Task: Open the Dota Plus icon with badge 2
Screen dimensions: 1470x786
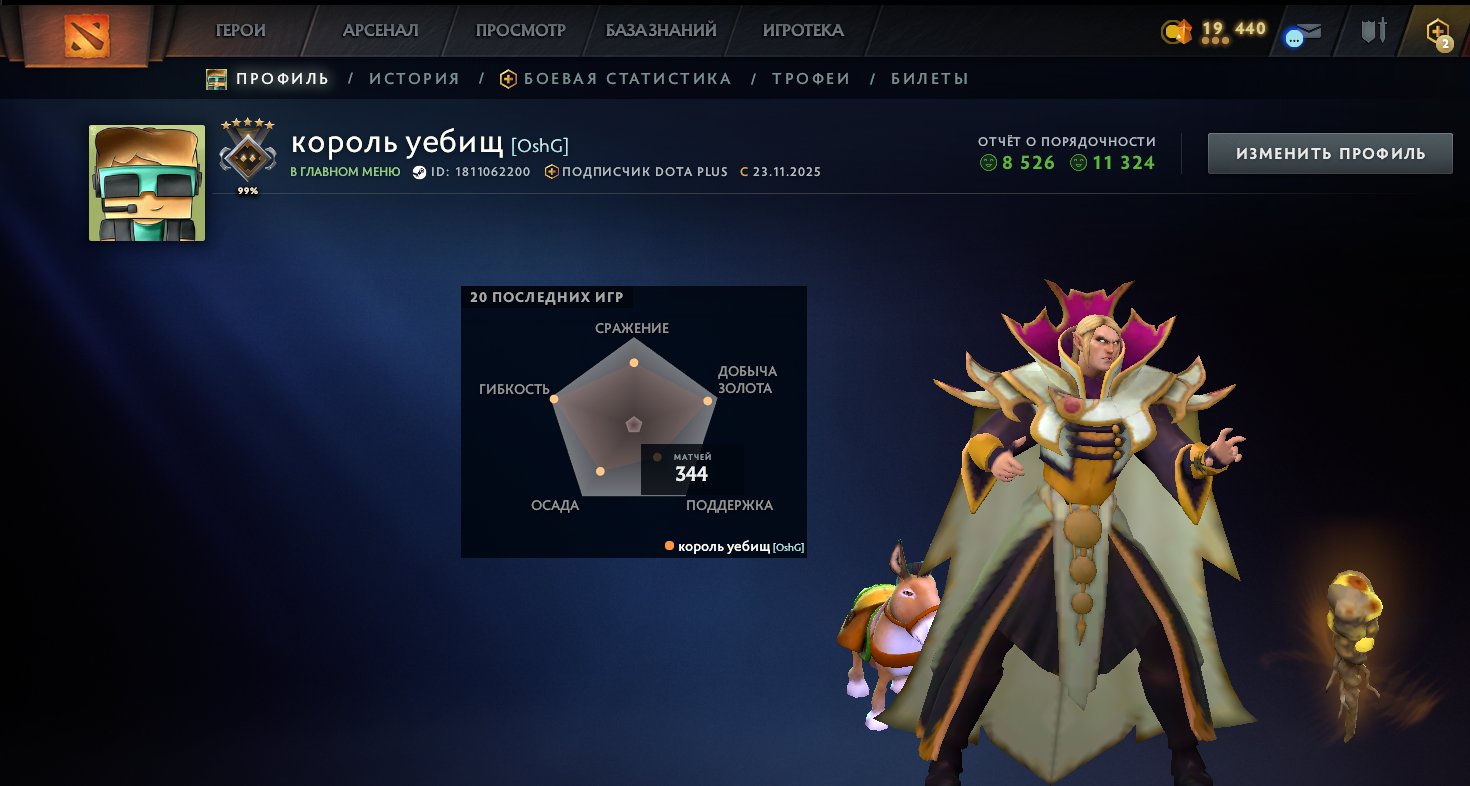Action: 1437,31
